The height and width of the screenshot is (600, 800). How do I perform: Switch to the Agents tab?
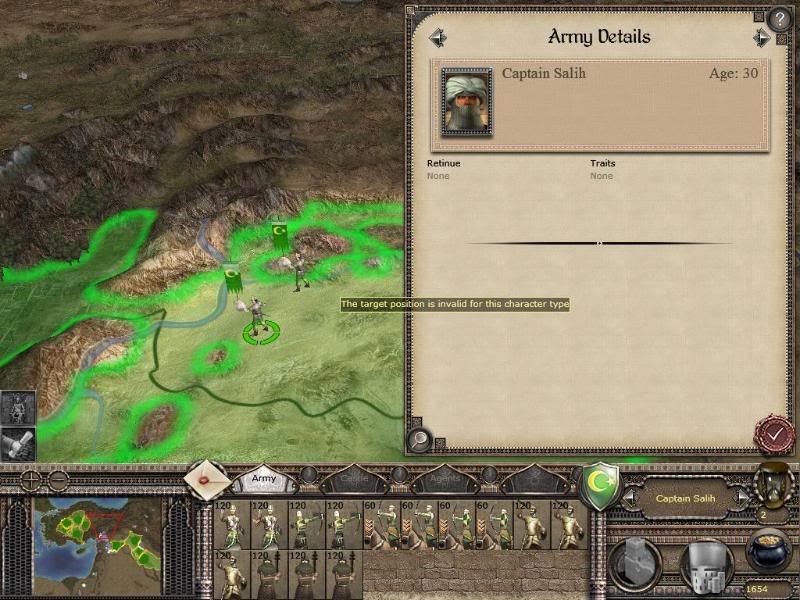pos(445,479)
